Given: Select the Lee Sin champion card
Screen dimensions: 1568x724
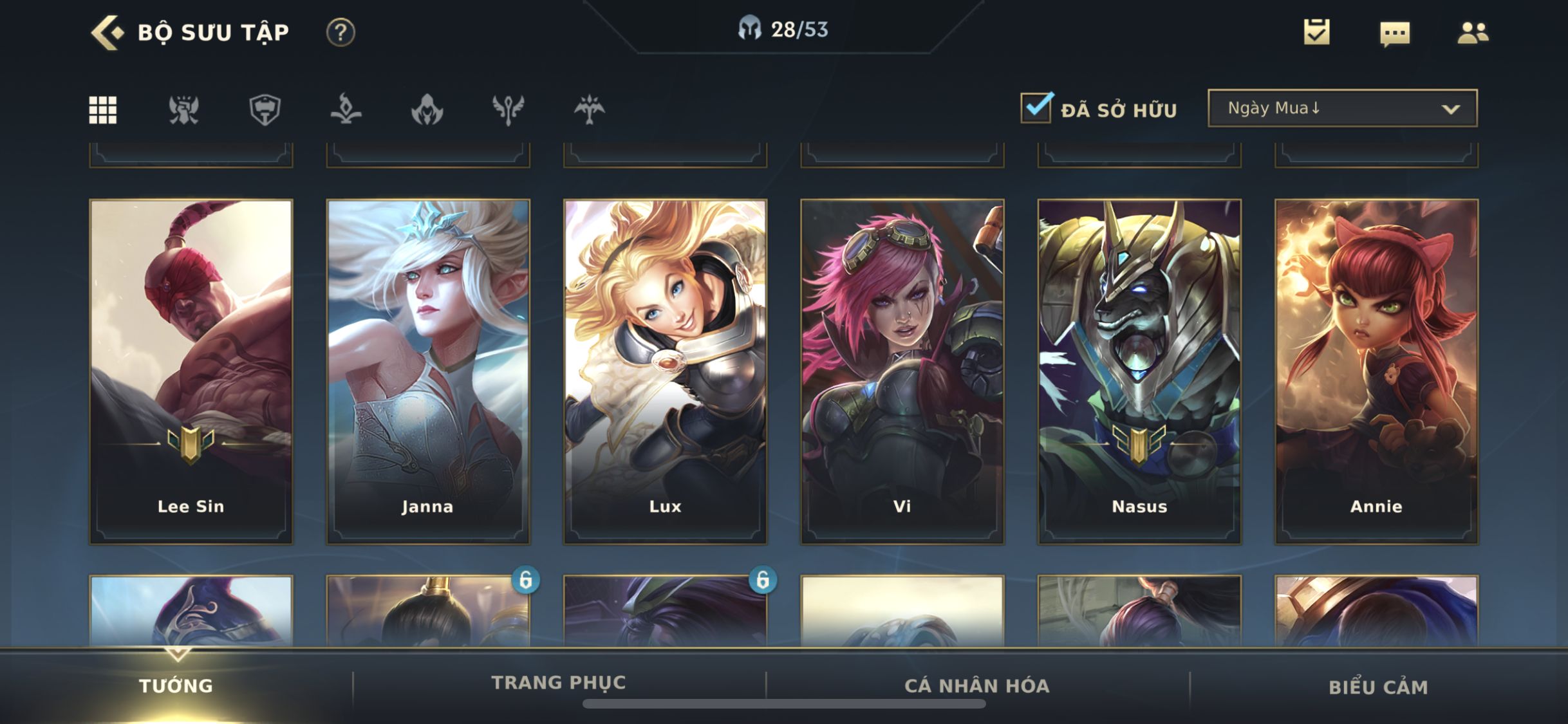Looking at the screenshot, I should click(x=191, y=371).
